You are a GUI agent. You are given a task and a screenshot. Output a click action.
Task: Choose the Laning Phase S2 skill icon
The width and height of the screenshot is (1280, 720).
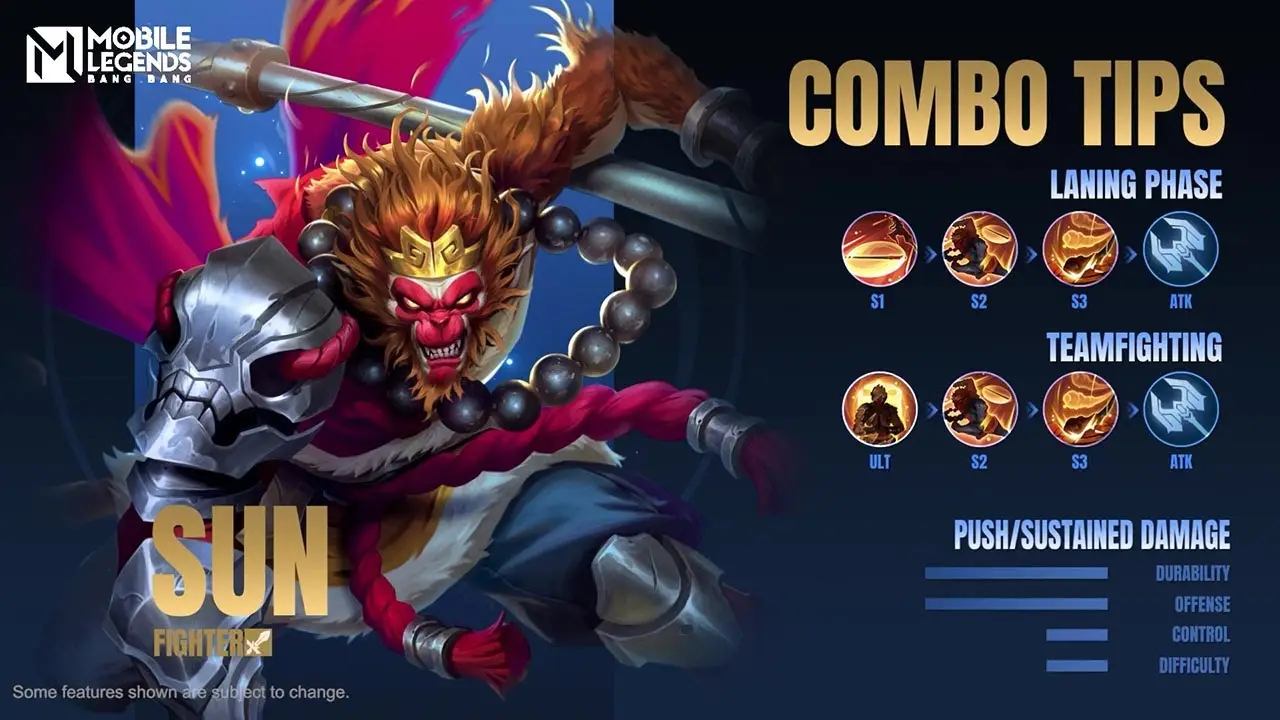[x=980, y=249]
